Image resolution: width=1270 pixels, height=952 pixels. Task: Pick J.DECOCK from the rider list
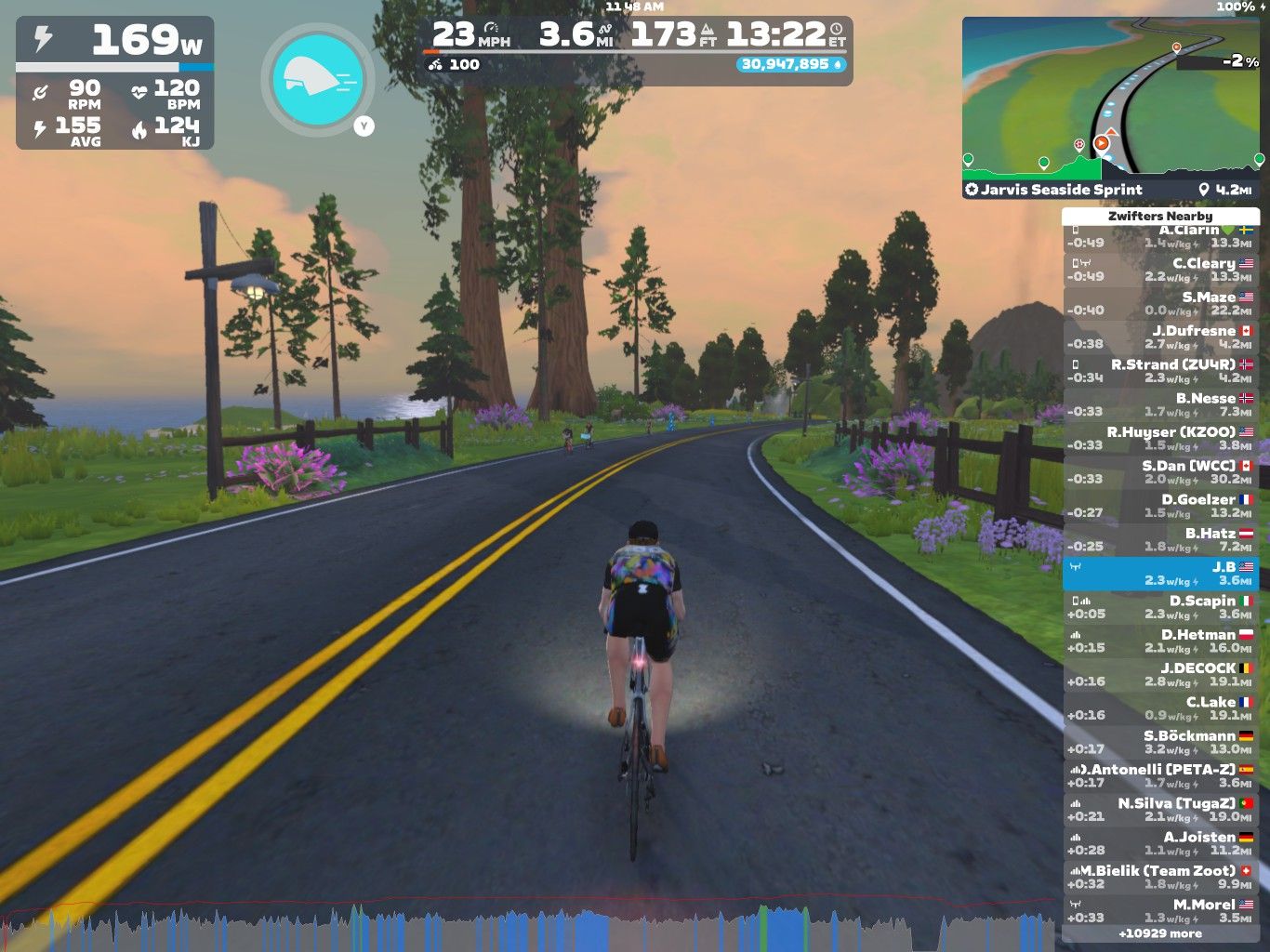coord(1160,674)
